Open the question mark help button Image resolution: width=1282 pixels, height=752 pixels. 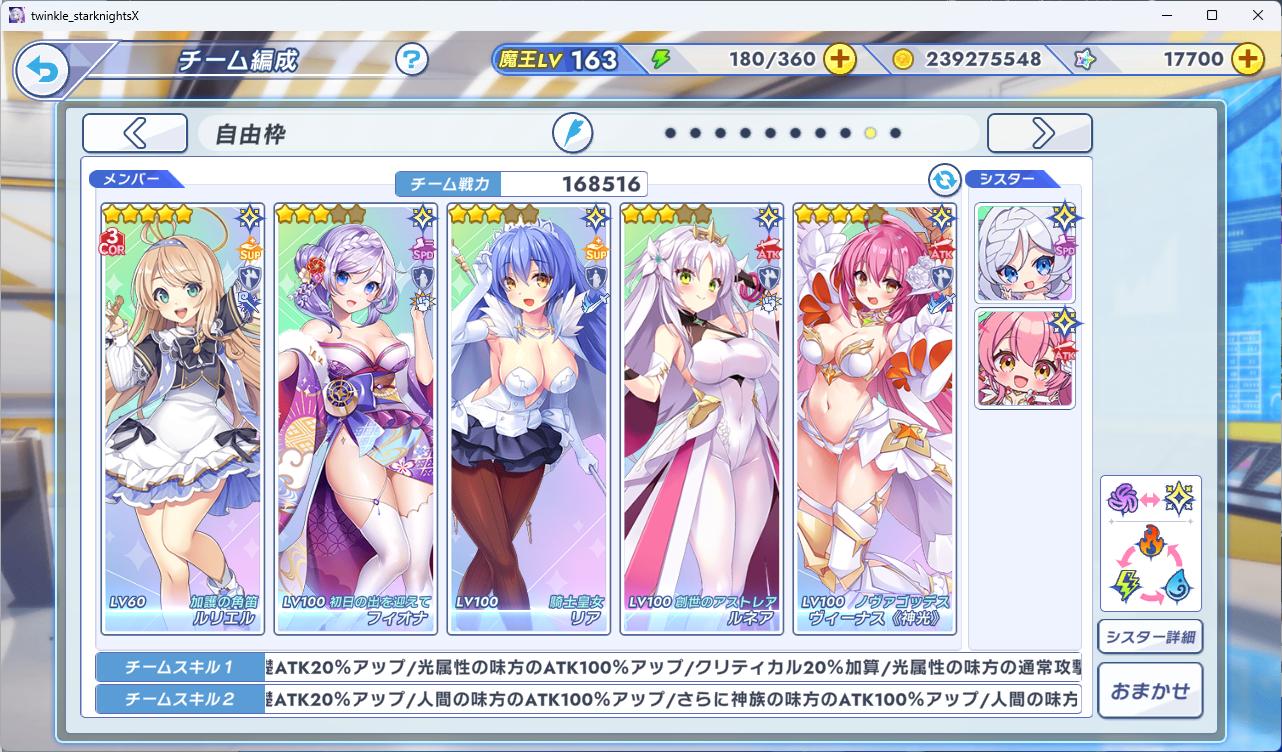[411, 59]
